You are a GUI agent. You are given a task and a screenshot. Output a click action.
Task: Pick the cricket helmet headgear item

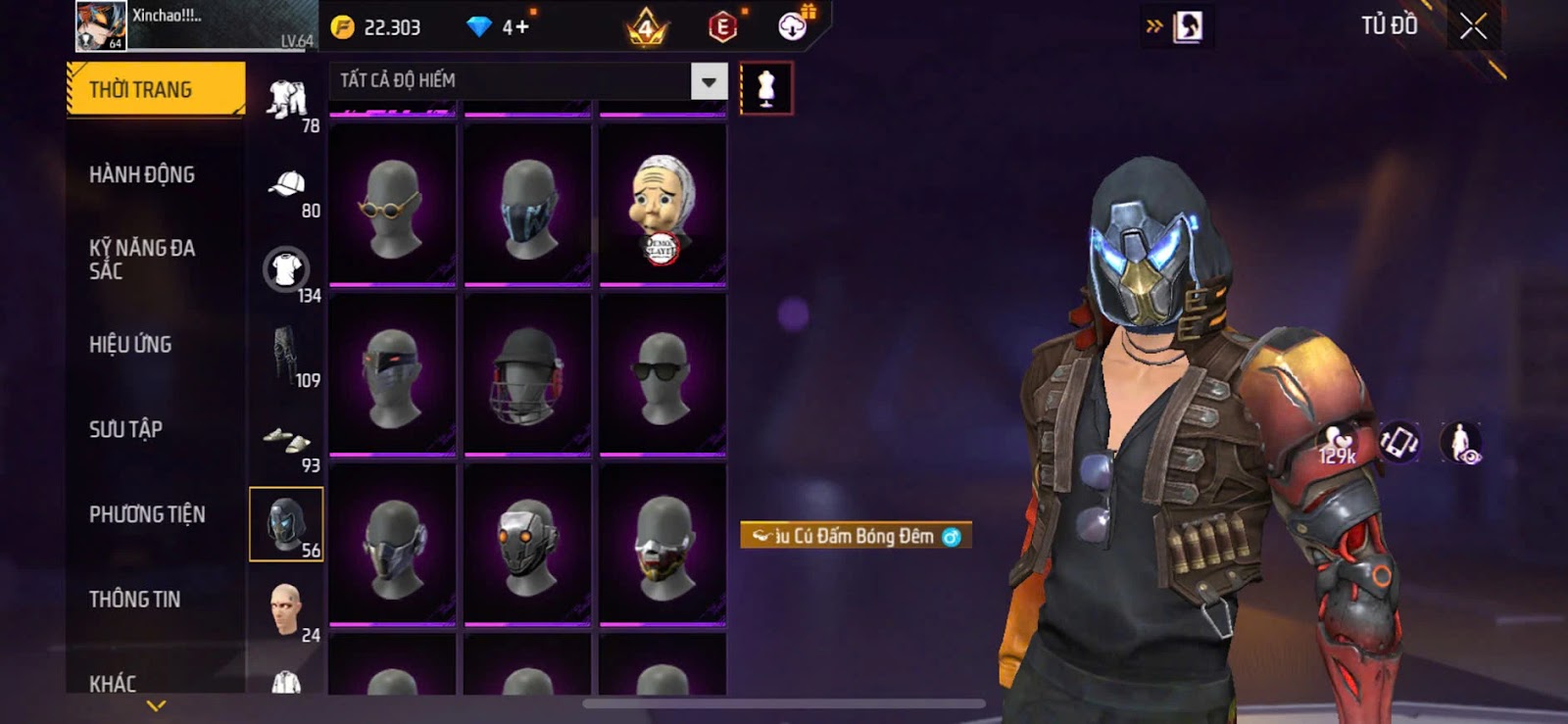(x=527, y=375)
